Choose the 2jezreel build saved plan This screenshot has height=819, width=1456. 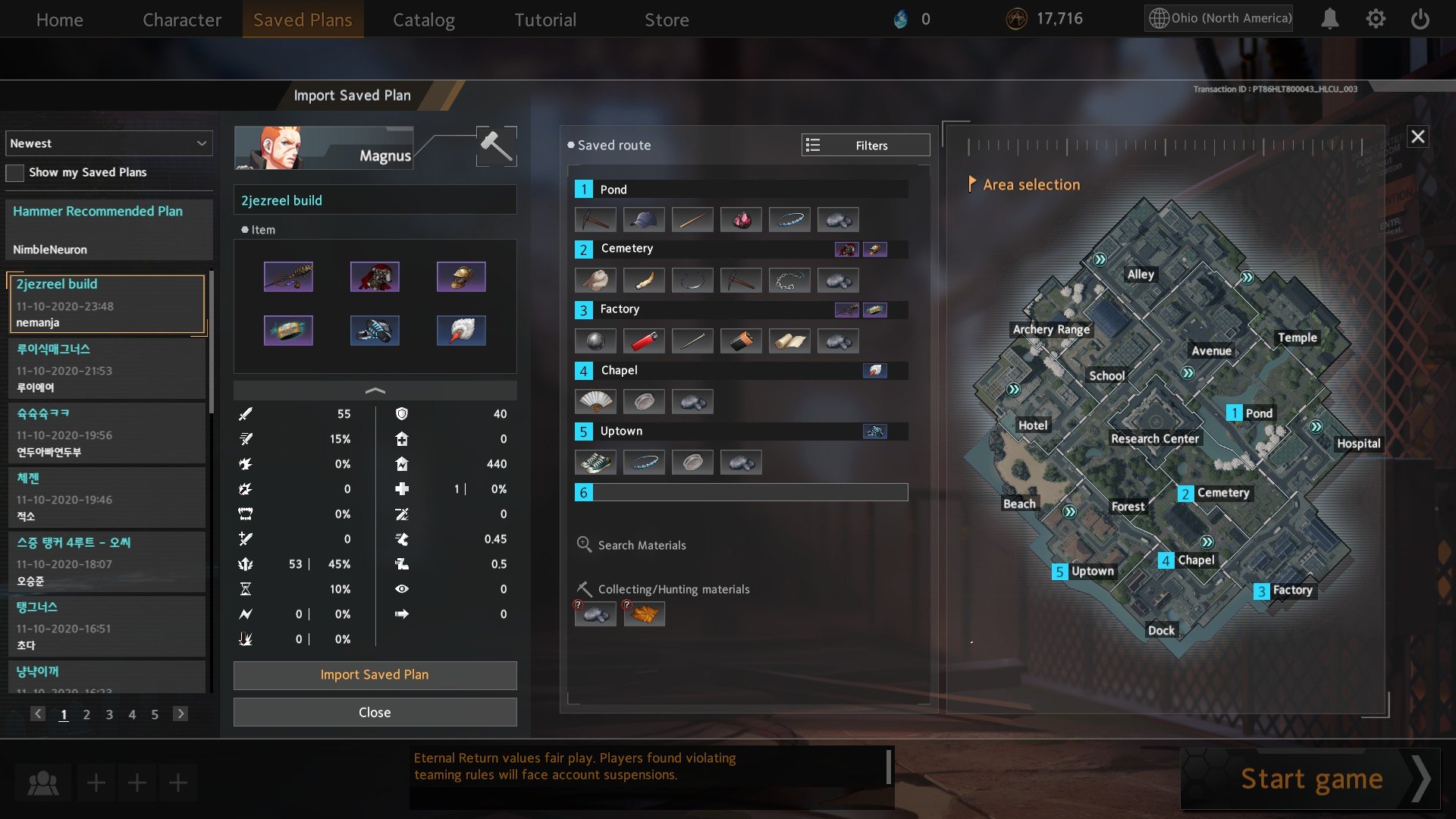pyautogui.click(x=106, y=303)
